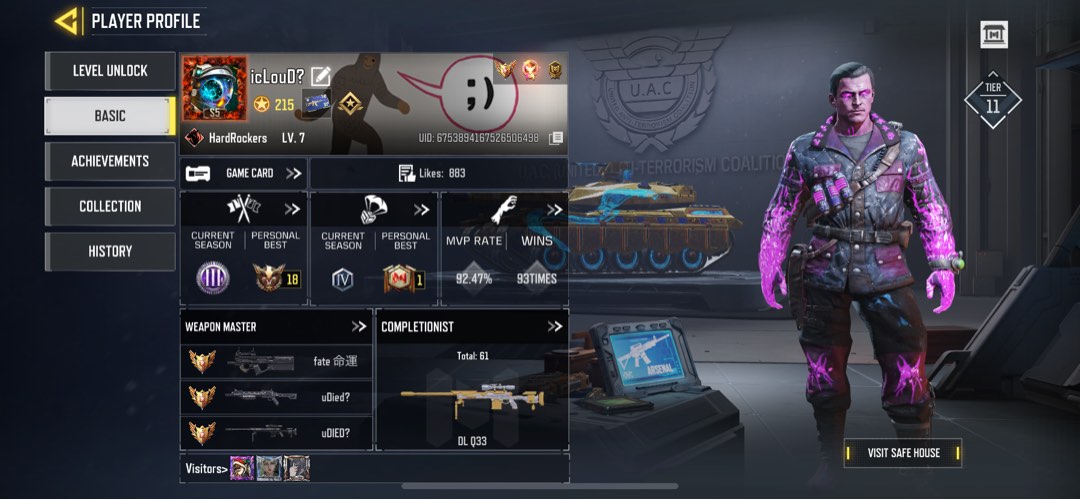Open the Level Unlock tab
Image resolution: width=1080 pixels, height=500 pixels.
(110, 71)
